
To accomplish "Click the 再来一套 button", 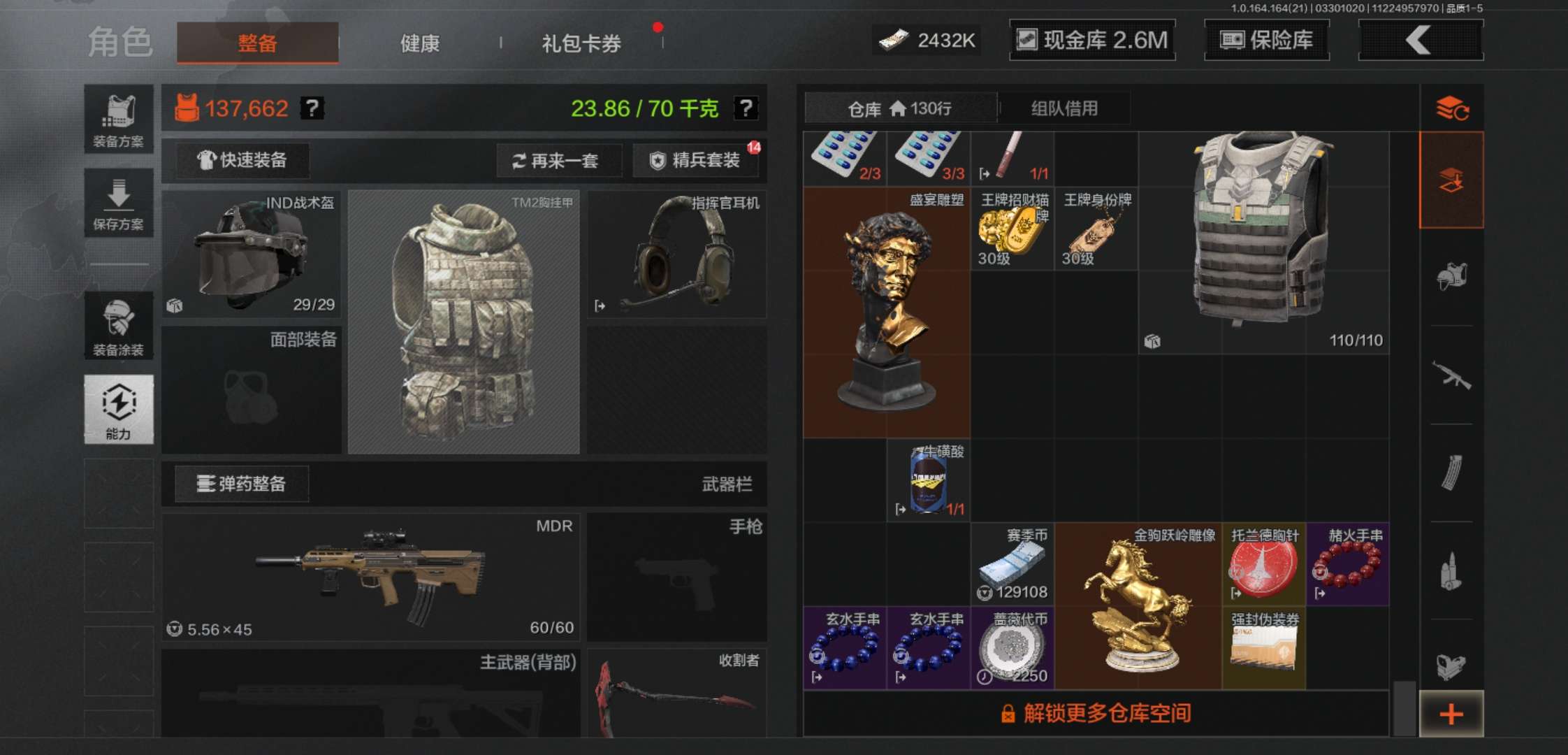I will tap(558, 161).
